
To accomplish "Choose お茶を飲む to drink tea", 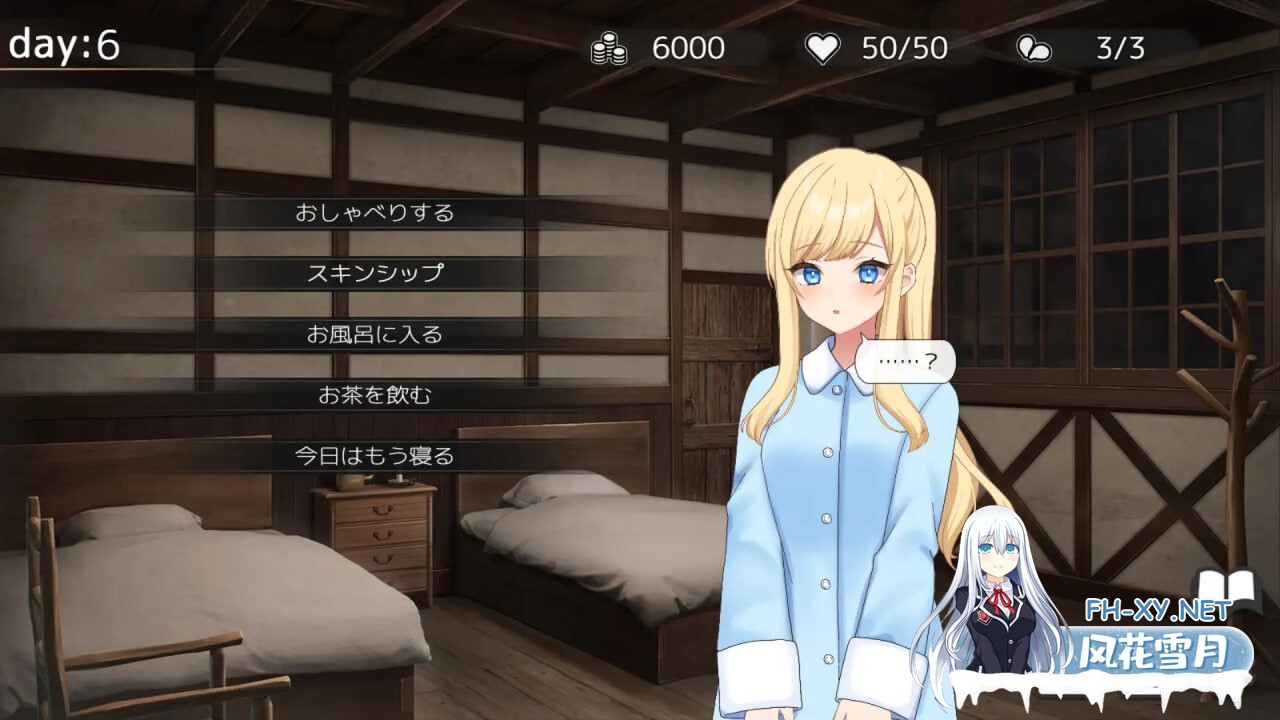I will (374, 395).
